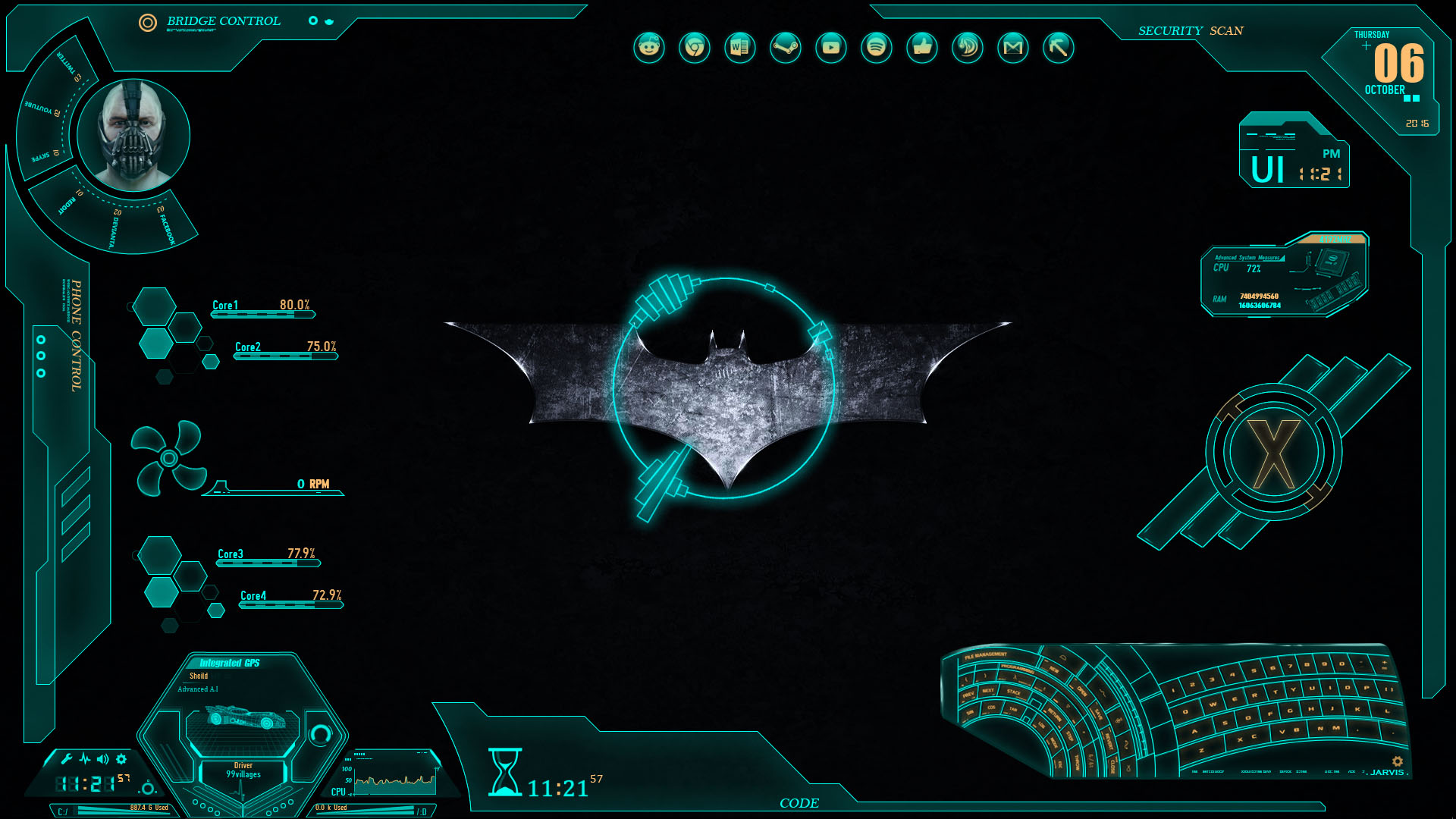The width and height of the screenshot is (1456, 819).
Task: Activate the large X emblem button
Action: (x=1273, y=454)
